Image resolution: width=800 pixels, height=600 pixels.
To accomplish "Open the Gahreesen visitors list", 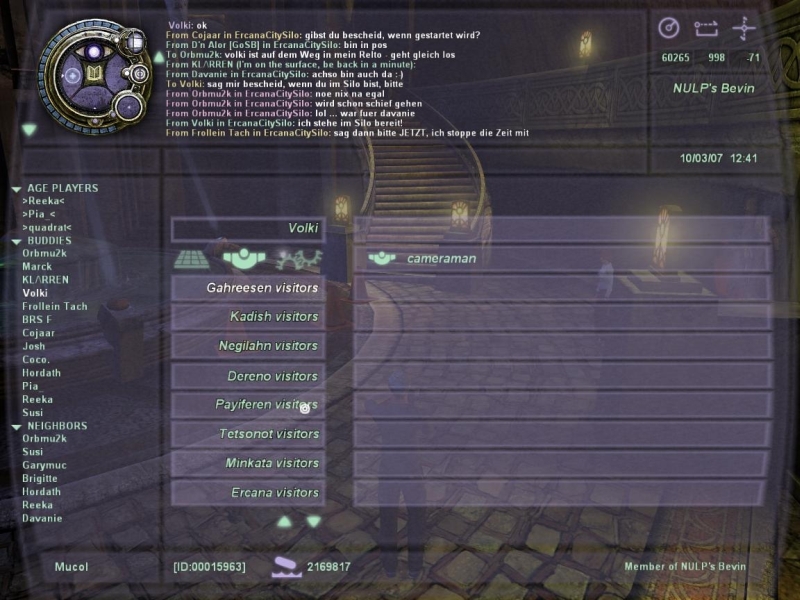I will (x=262, y=288).
